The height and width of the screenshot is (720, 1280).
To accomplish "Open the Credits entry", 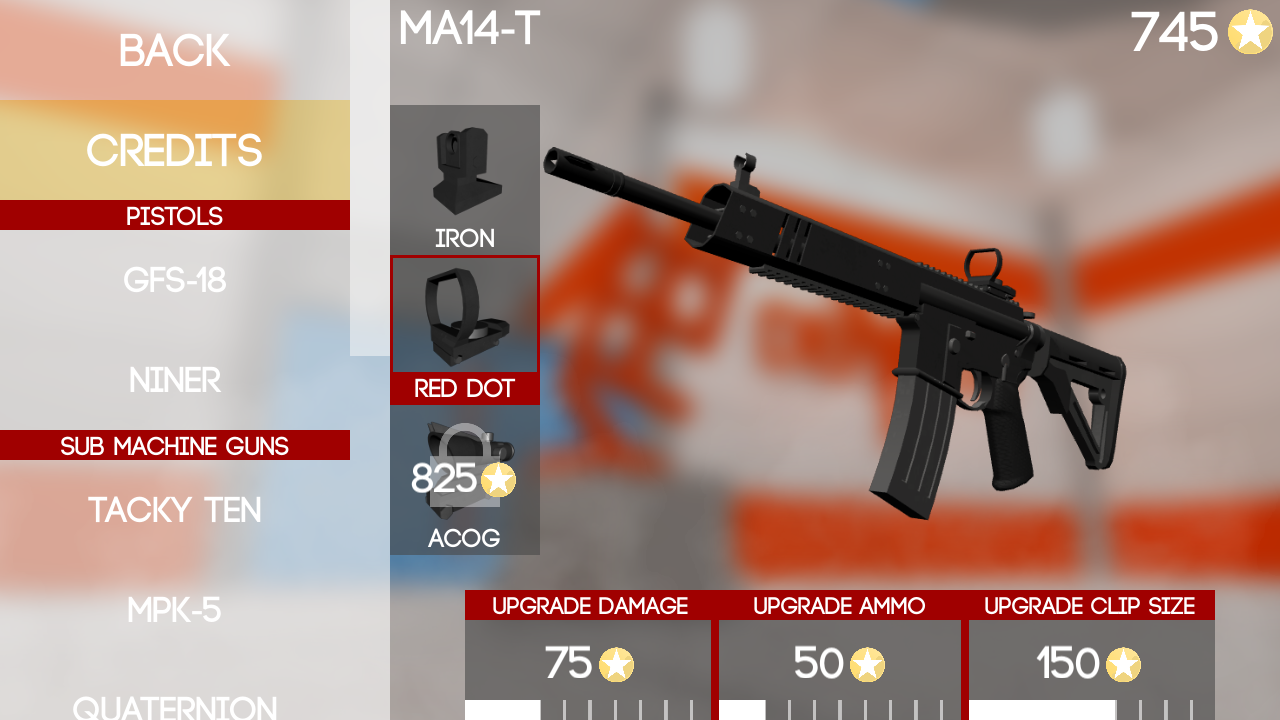I will pyautogui.click(x=174, y=150).
